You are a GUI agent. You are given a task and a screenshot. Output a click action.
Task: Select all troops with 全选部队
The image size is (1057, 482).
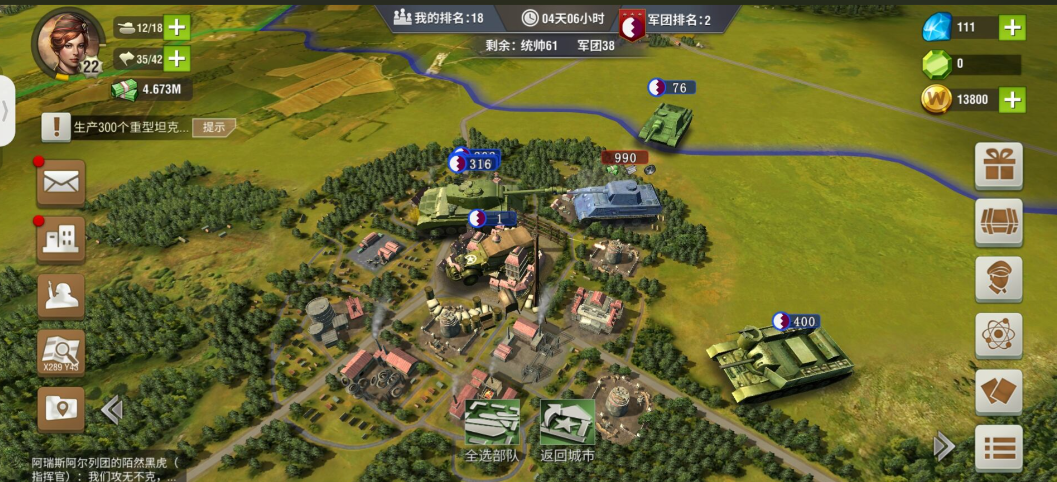tap(492, 431)
